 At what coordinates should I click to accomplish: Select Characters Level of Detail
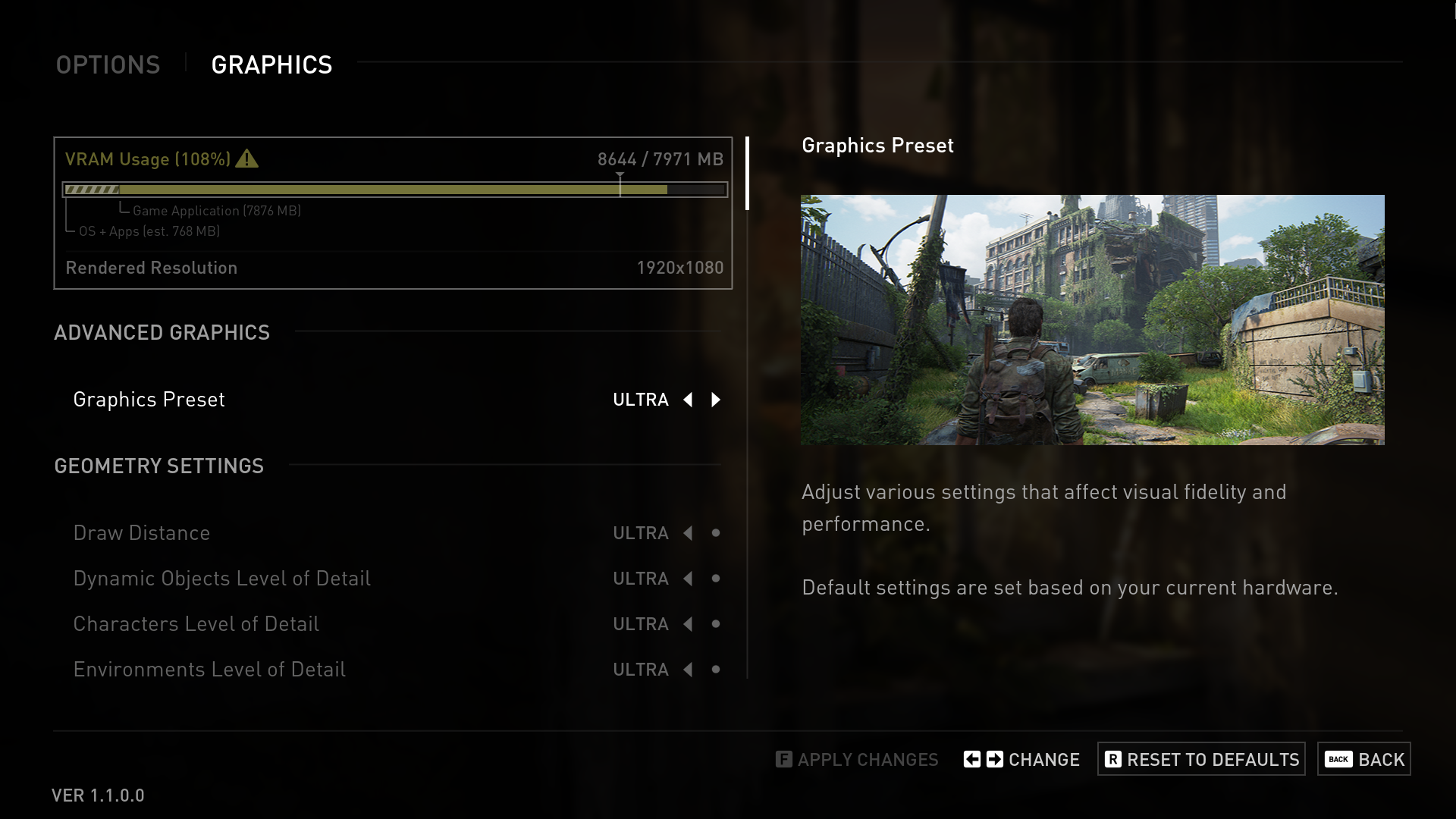(x=196, y=624)
